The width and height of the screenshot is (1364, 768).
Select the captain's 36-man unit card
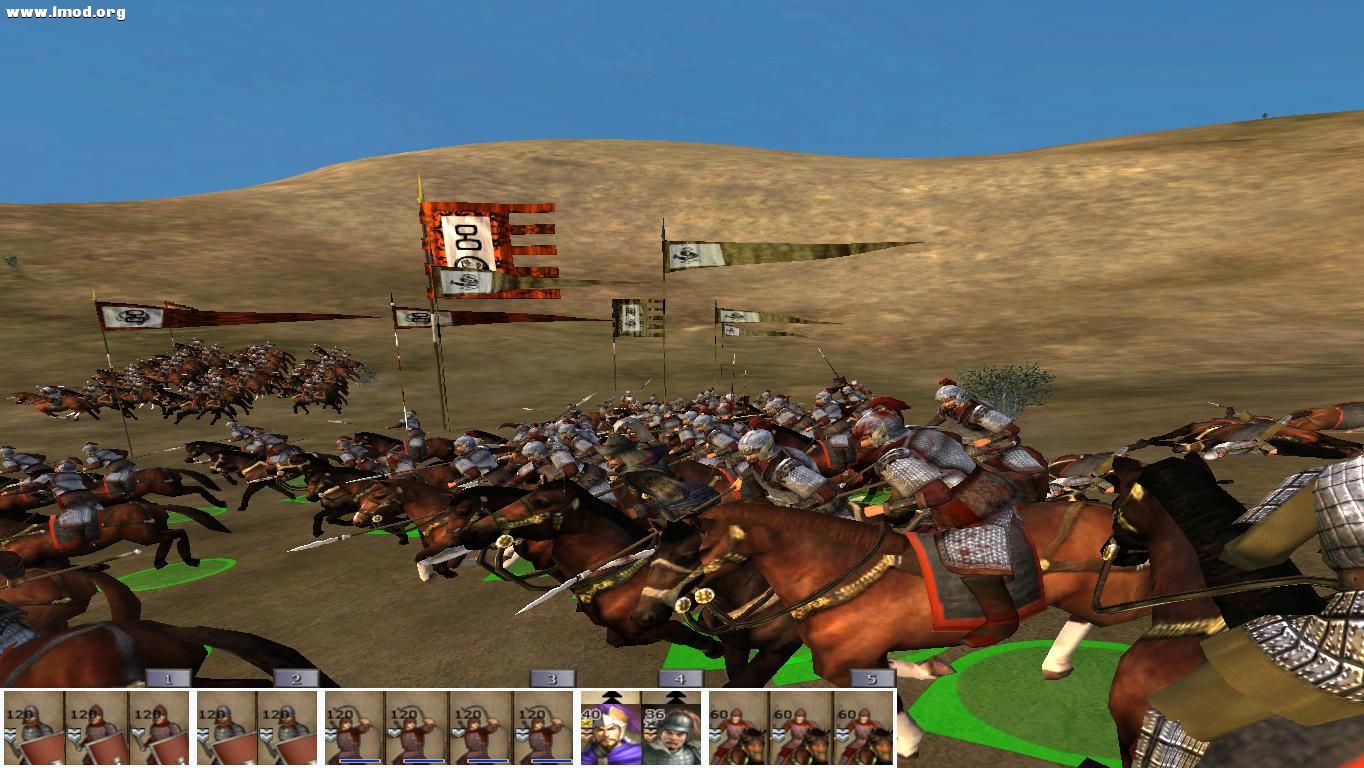pos(672,730)
